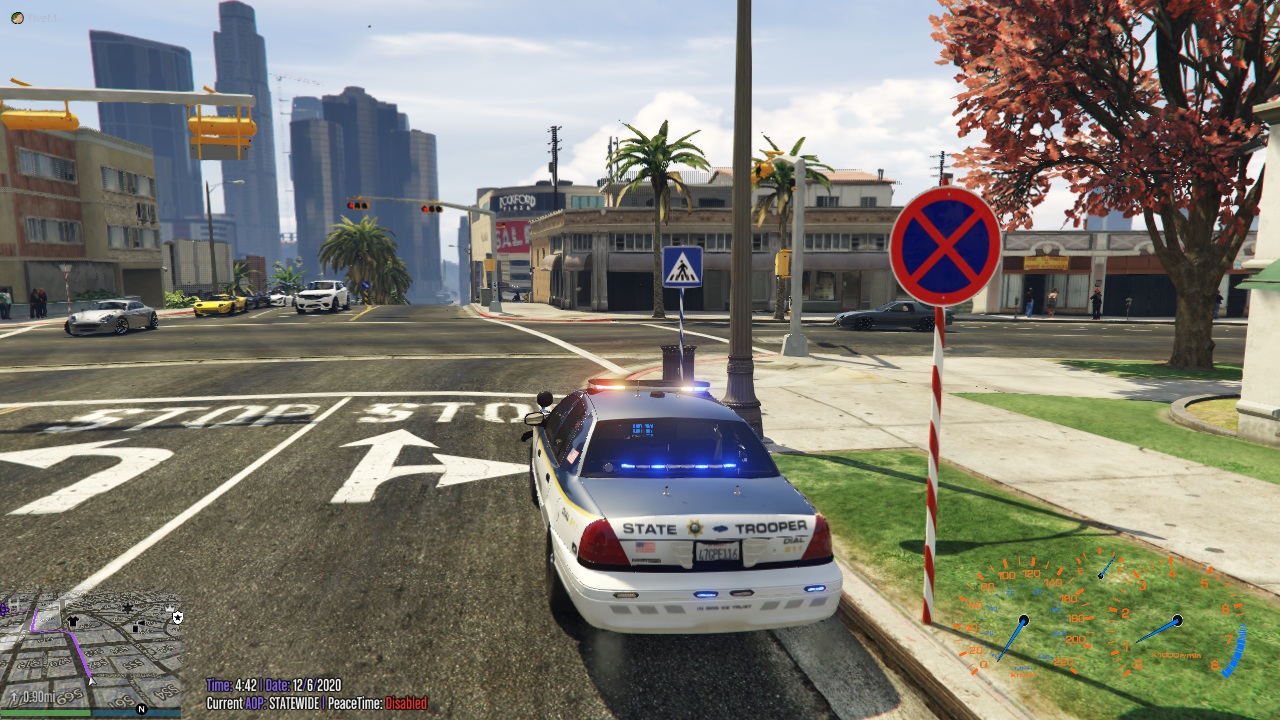Open the north compass indicator on the minimap
Screen dimensions: 1280x720
point(142,709)
